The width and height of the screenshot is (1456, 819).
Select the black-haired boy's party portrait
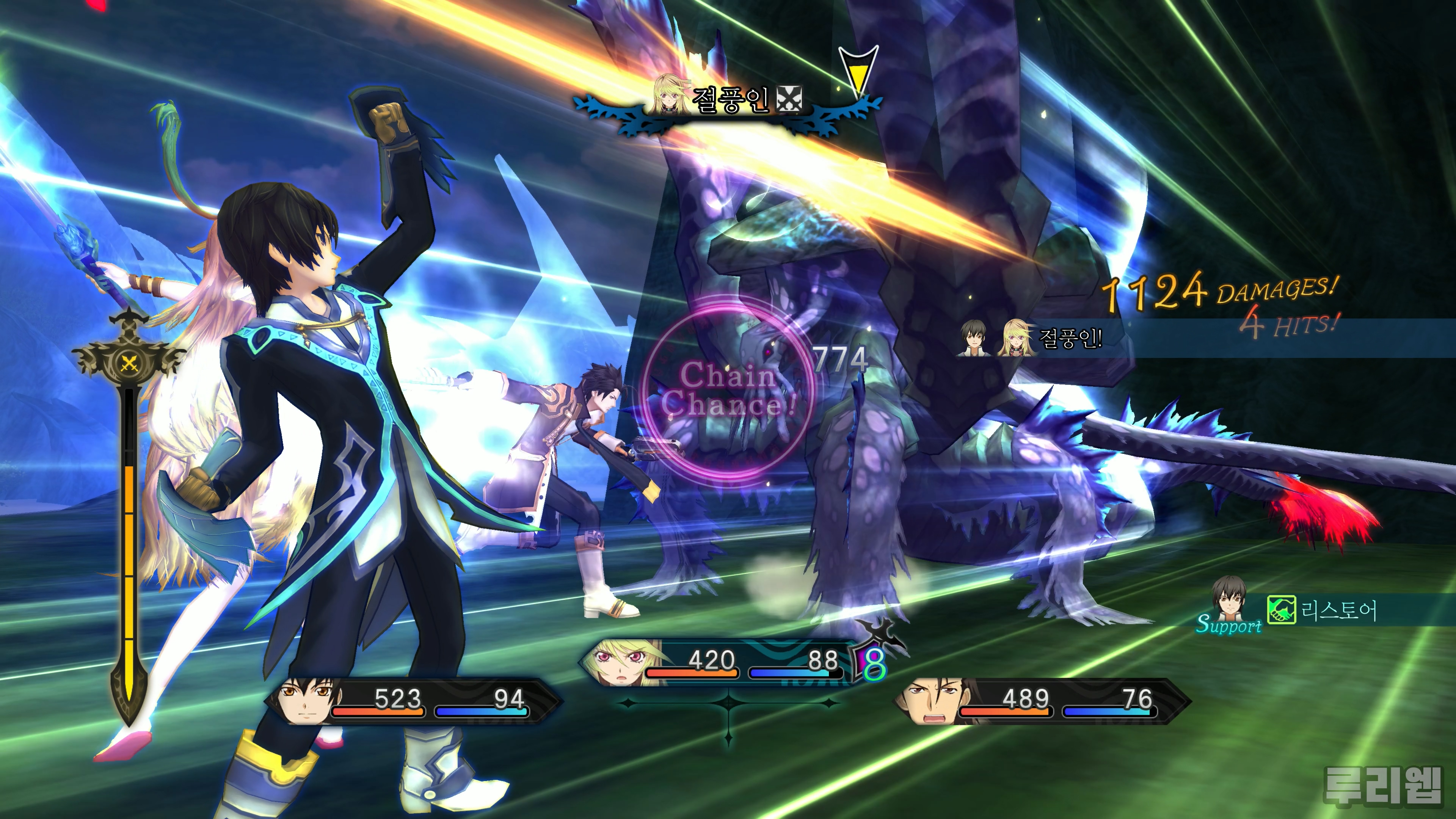point(305,701)
